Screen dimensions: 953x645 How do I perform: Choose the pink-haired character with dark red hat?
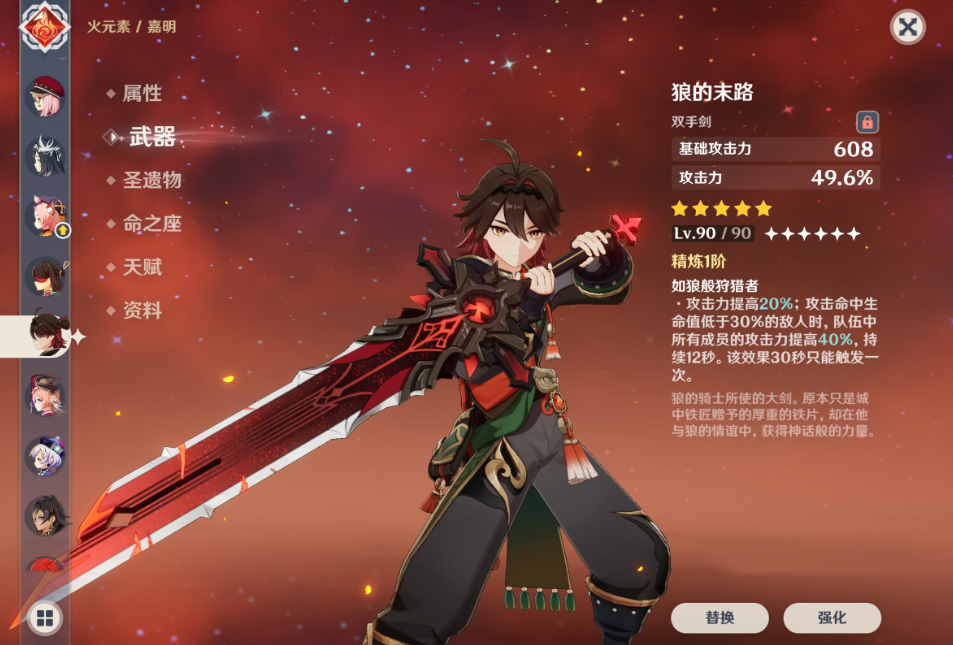[x=45, y=396]
